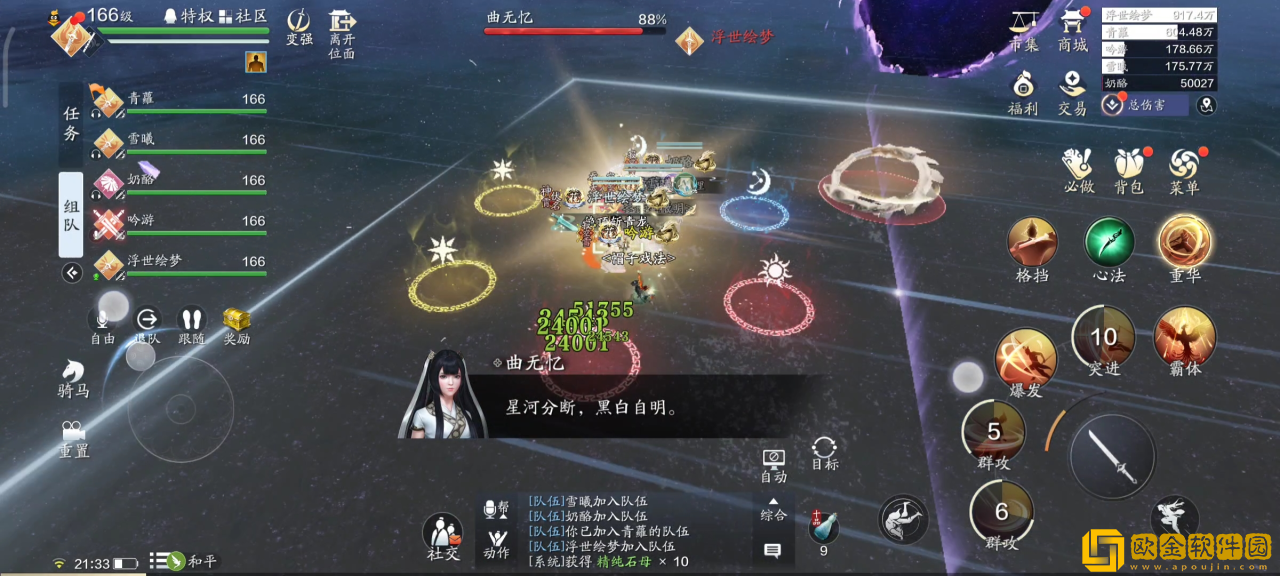Open the 变强 power-up menu
The width and height of the screenshot is (1280, 576).
(299, 27)
